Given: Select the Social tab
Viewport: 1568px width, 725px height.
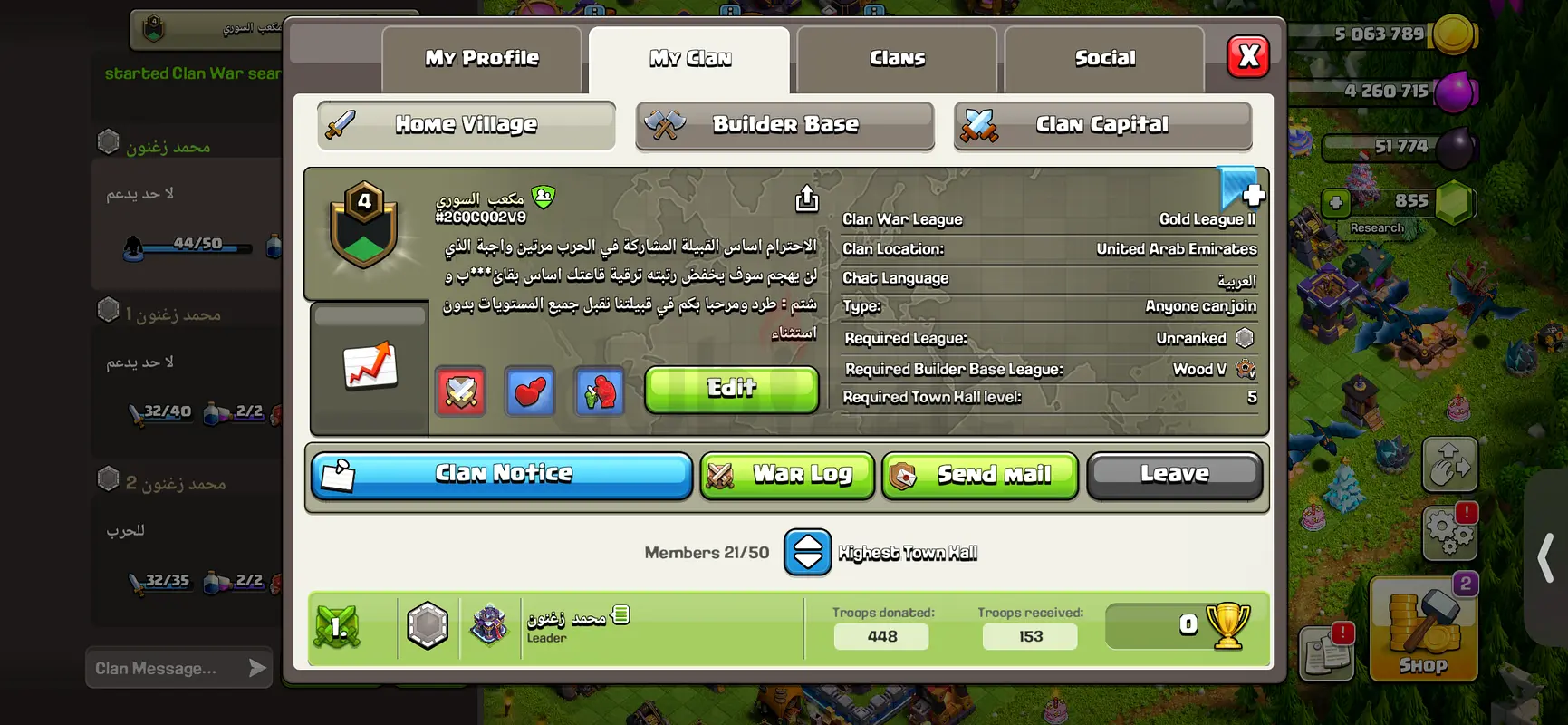Looking at the screenshot, I should point(1104,59).
